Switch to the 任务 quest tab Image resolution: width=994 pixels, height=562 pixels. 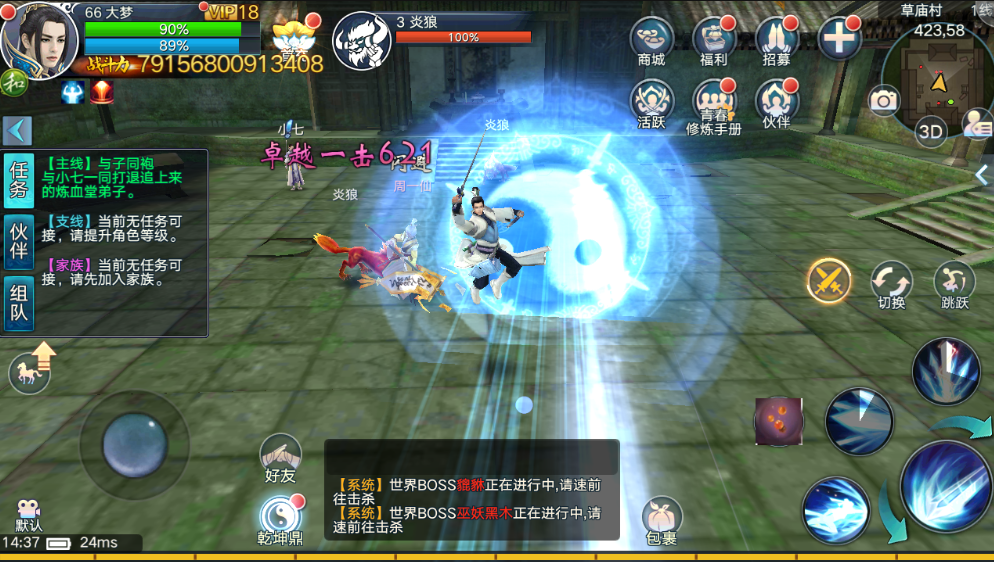coord(19,180)
